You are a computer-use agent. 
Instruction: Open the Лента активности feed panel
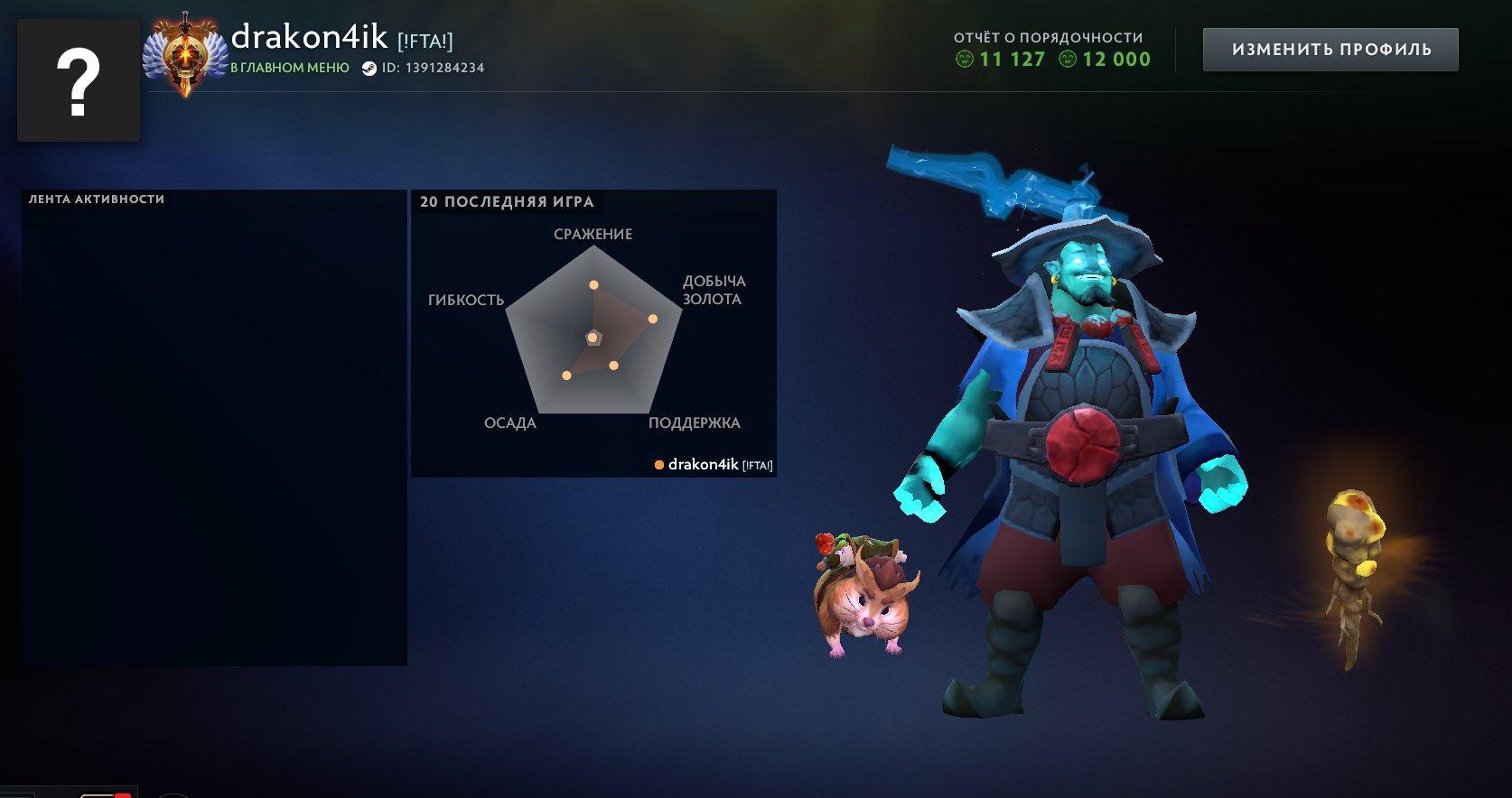coord(214,428)
